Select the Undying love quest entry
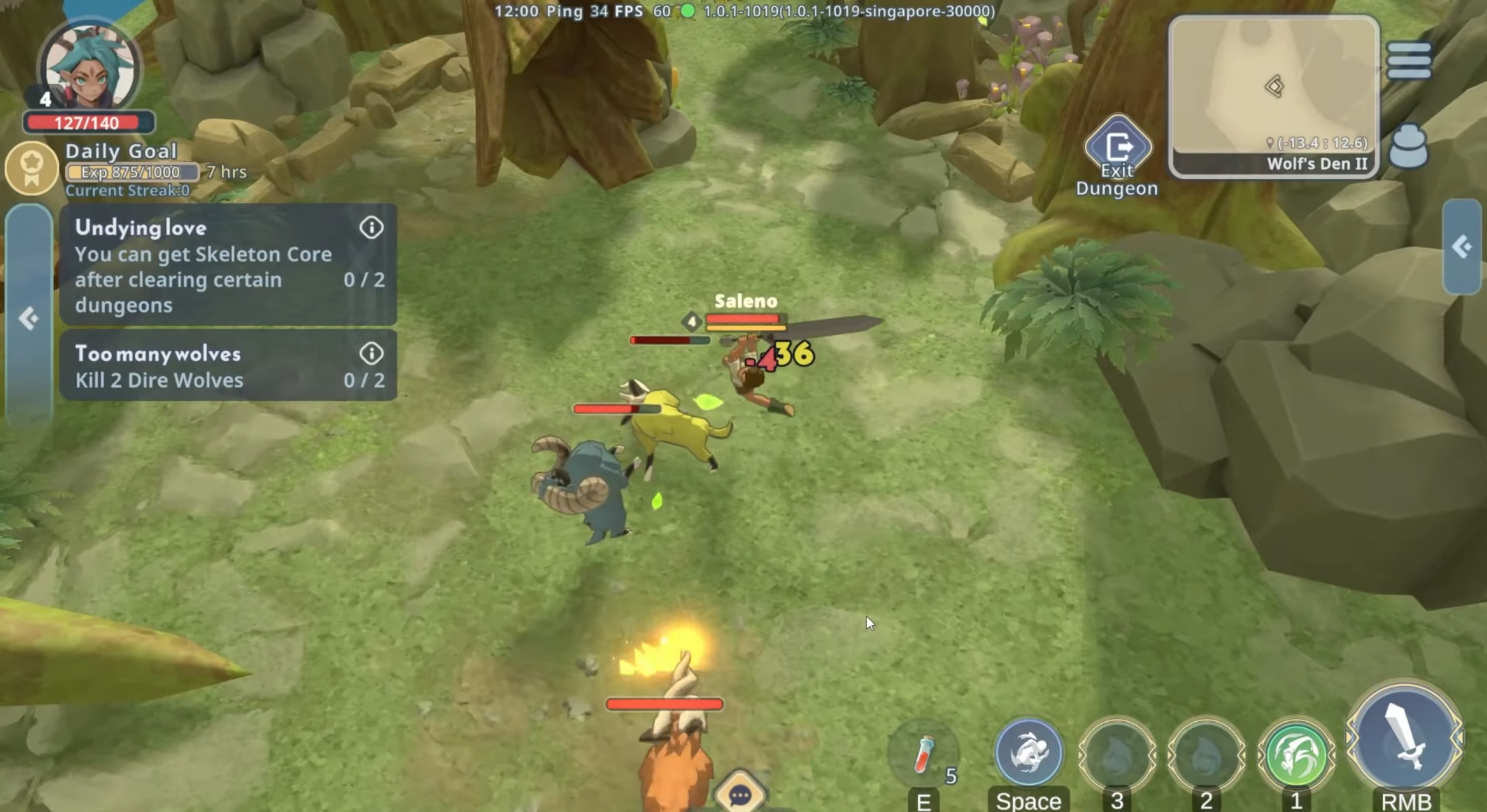 204,266
